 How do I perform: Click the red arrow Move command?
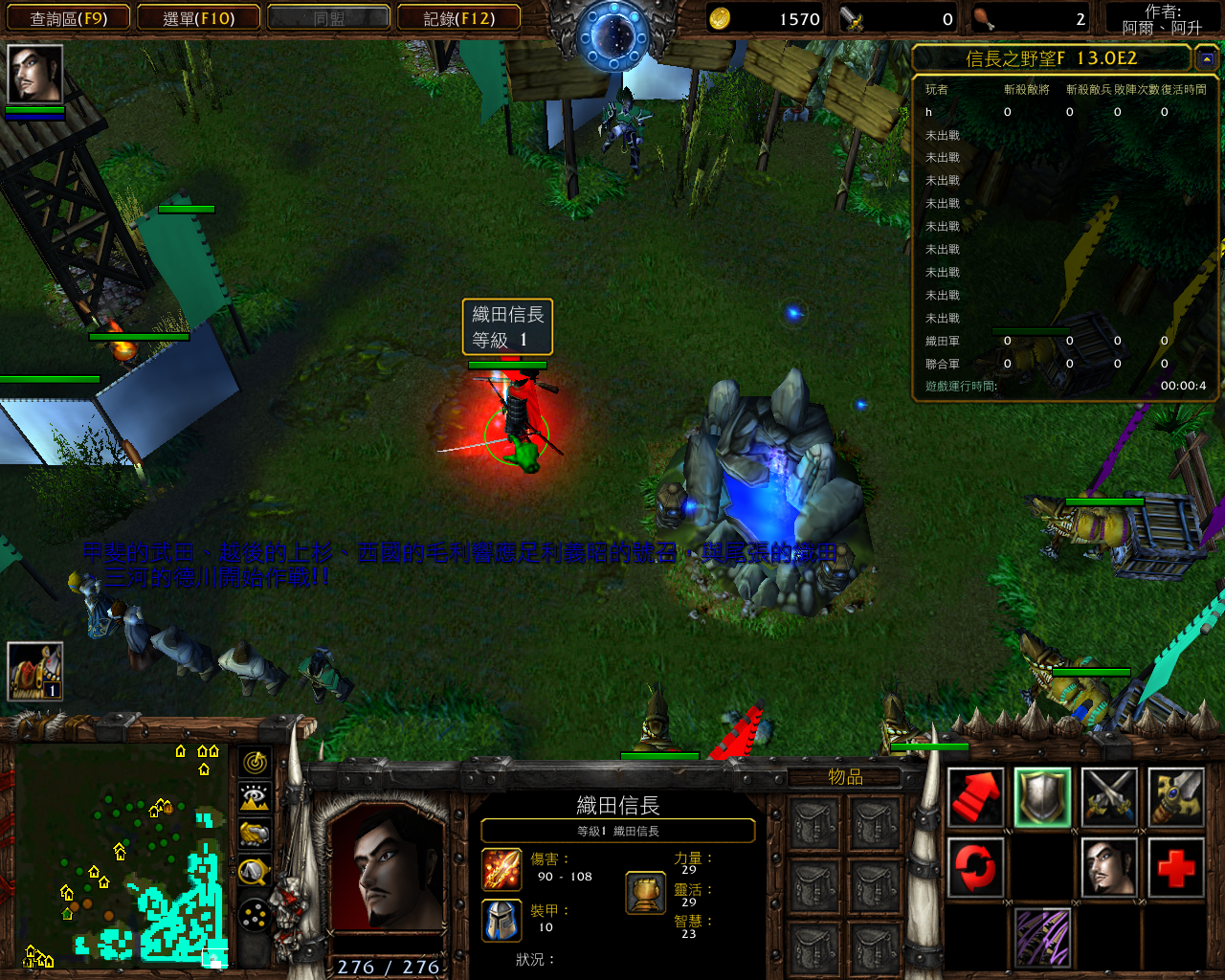point(975,797)
